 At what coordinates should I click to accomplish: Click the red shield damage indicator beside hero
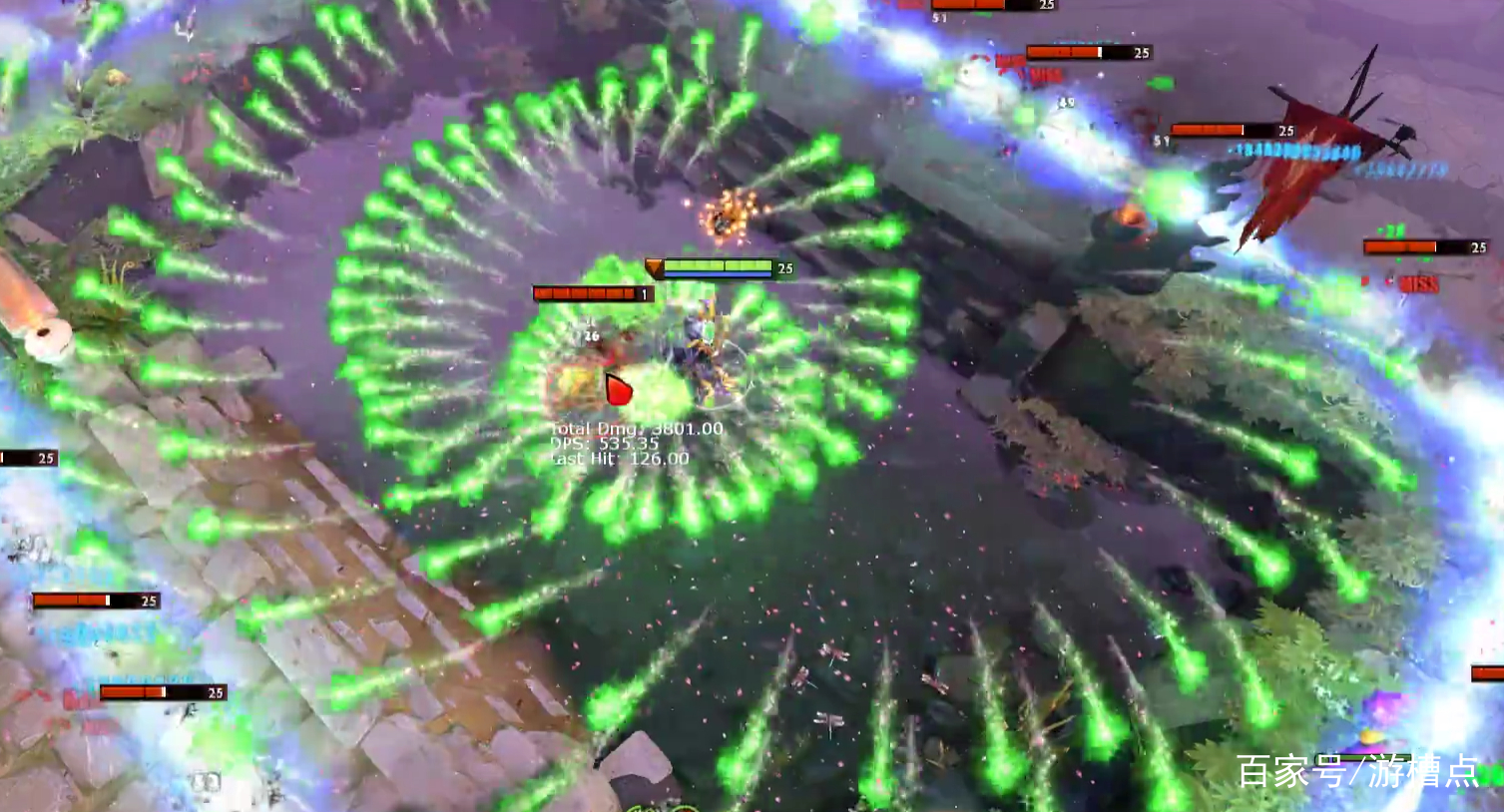(617, 389)
